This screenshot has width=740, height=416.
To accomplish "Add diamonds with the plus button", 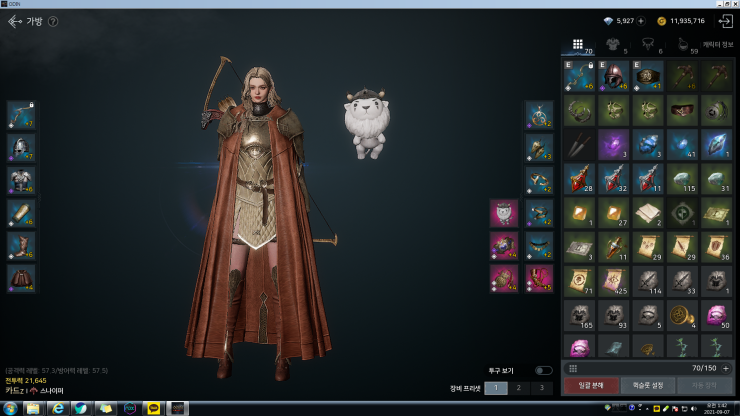I will tap(641, 21).
